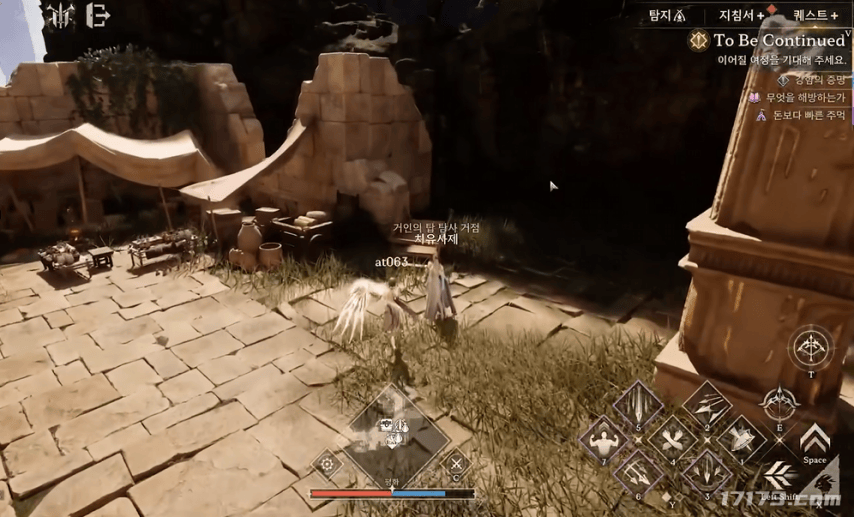Activate the crossed arms skill, slot 4
The height and width of the screenshot is (517, 854).
click(x=672, y=440)
